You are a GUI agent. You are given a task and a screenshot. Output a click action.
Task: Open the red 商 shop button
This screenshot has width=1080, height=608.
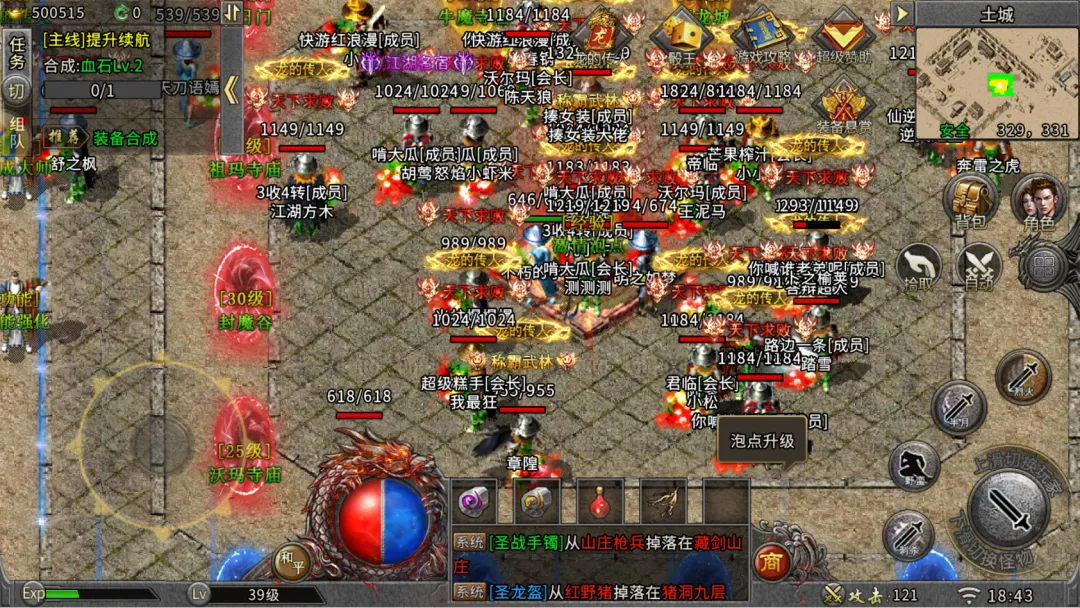pos(770,559)
